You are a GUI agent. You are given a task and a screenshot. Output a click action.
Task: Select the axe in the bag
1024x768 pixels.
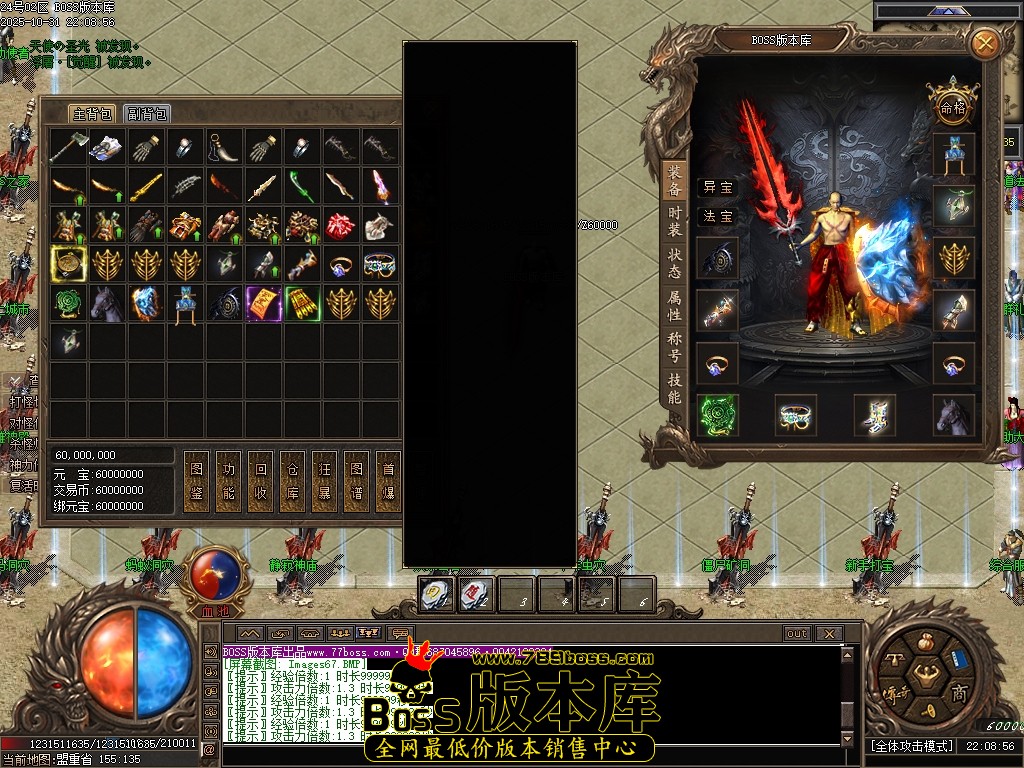(x=68, y=147)
